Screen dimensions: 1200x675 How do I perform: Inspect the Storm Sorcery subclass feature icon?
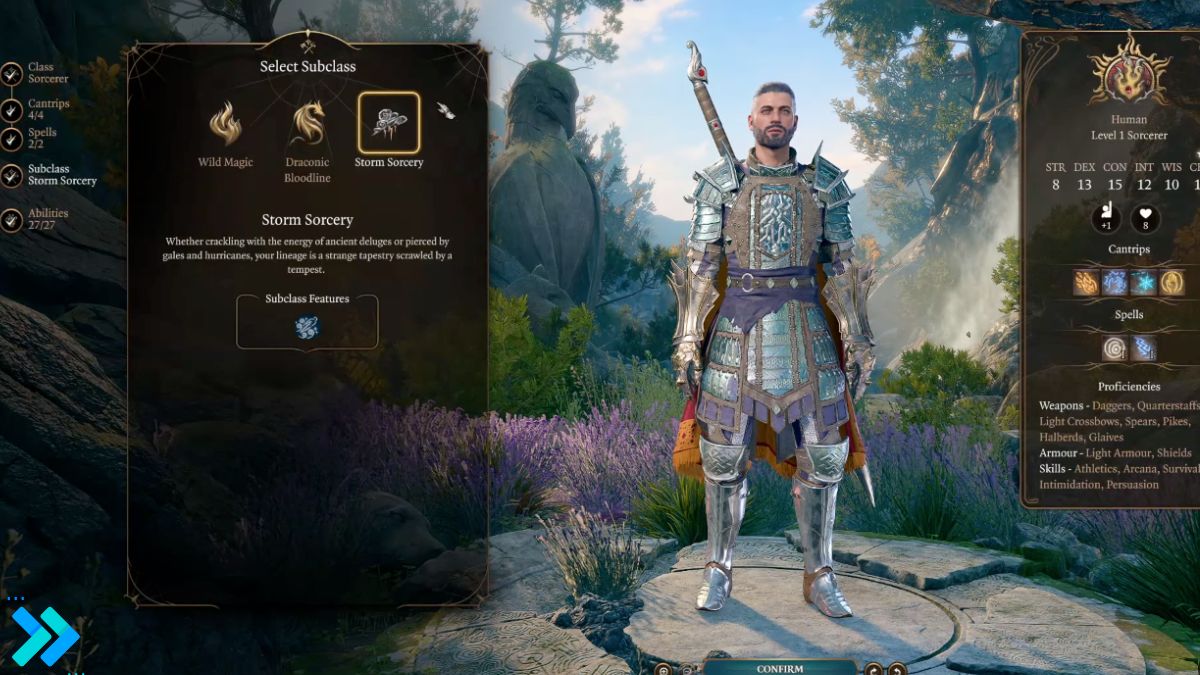coord(307,327)
